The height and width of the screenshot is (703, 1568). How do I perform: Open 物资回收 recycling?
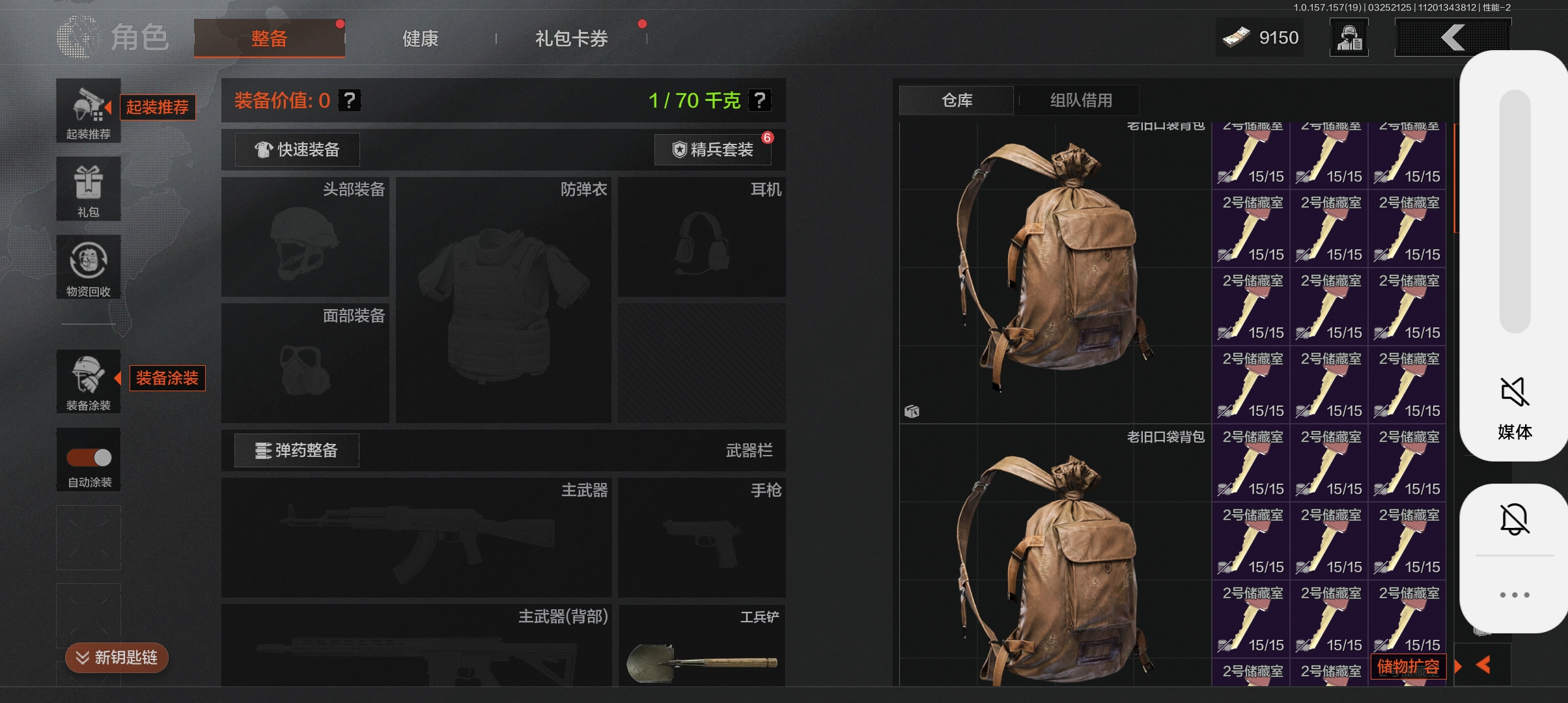click(x=89, y=266)
